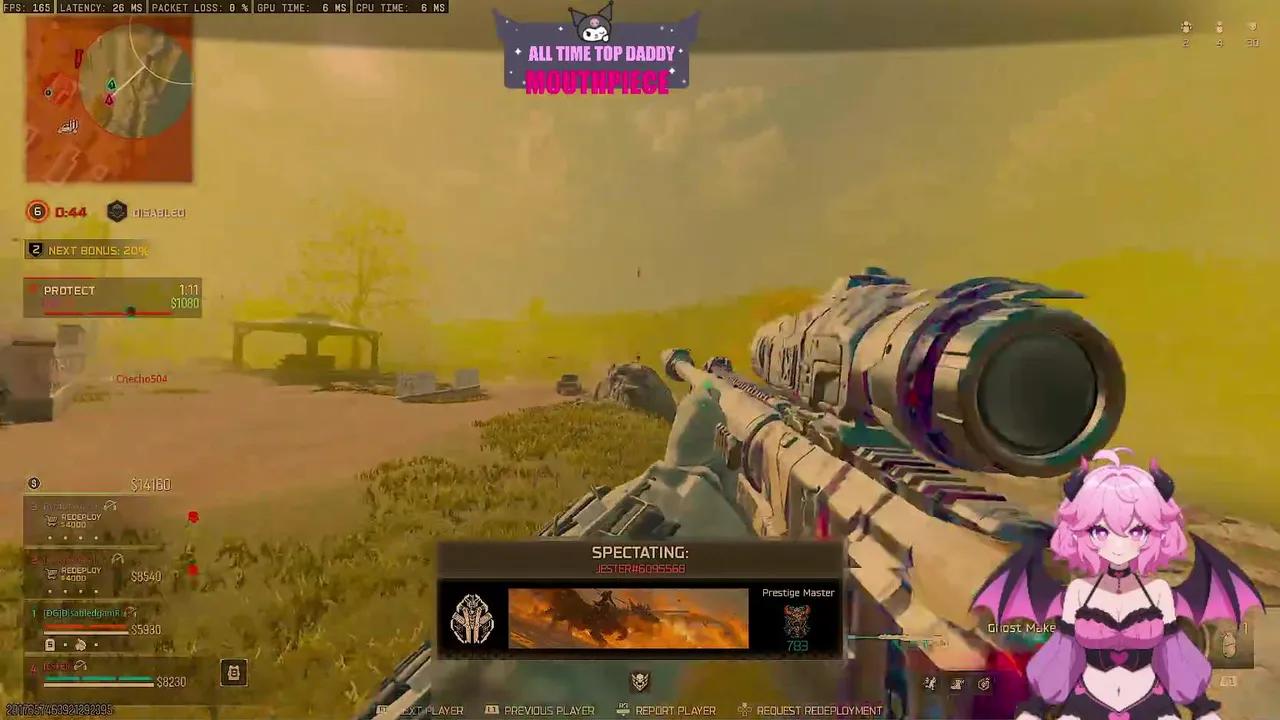1280x720 pixels.
Task: Select the Protect contract tracker
Action: [x=112, y=298]
